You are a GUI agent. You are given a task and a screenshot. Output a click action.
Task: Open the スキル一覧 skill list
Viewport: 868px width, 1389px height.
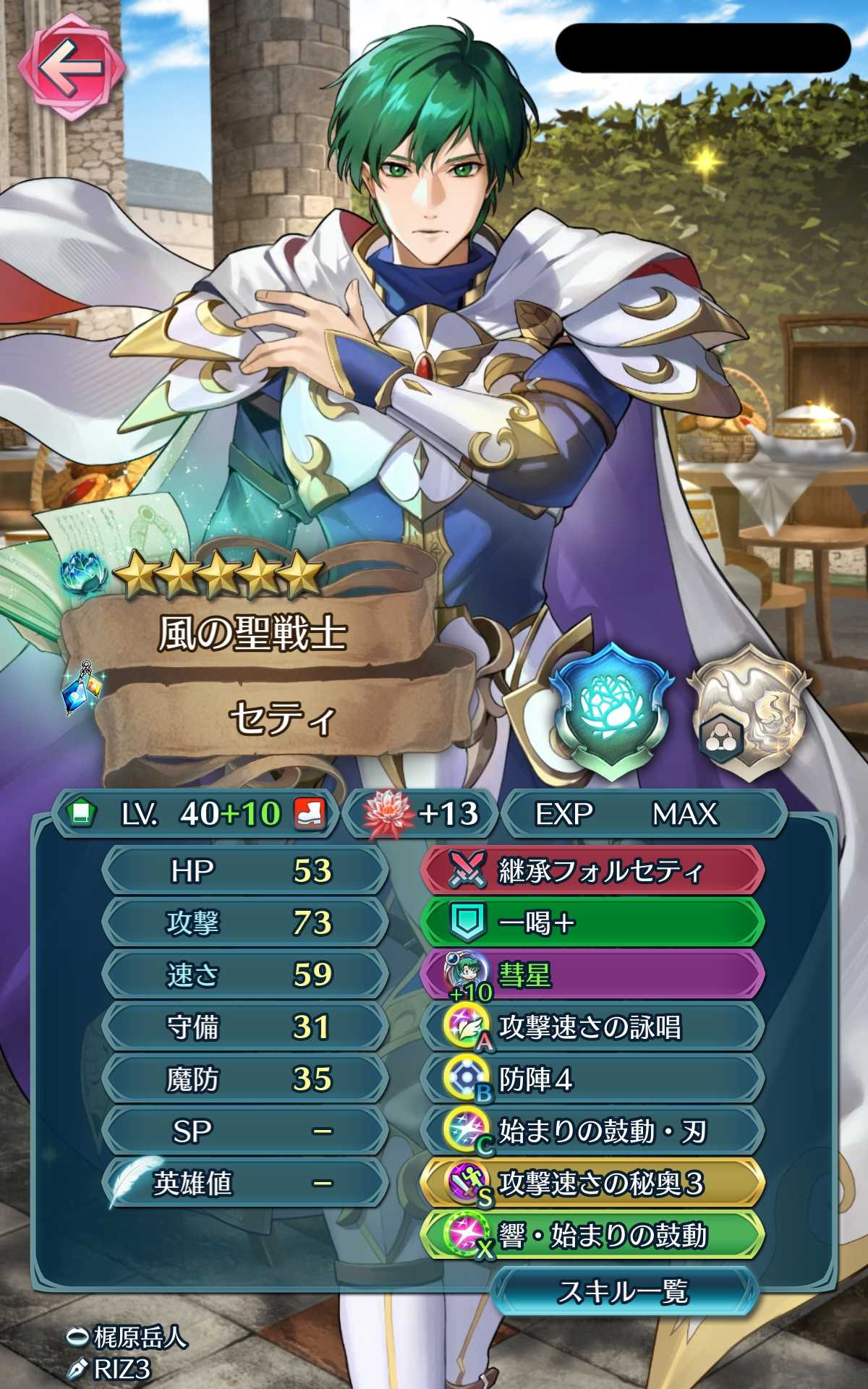point(624,1291)
